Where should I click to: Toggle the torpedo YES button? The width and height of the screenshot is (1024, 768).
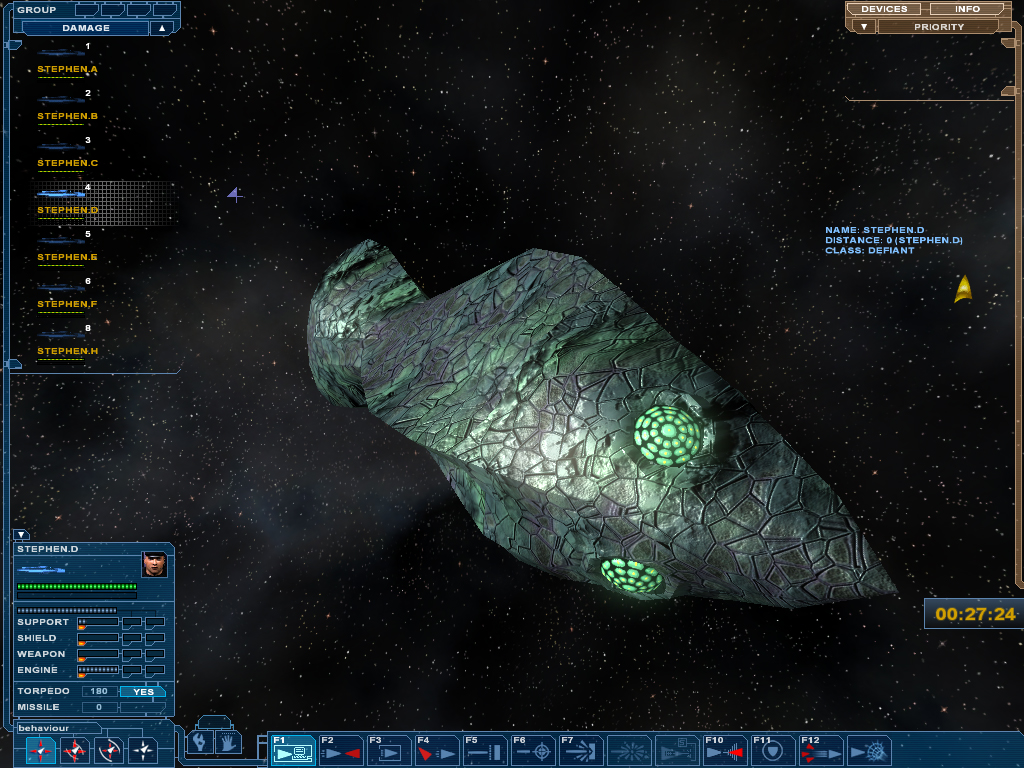pyautogui.click(x=143, y=691)
